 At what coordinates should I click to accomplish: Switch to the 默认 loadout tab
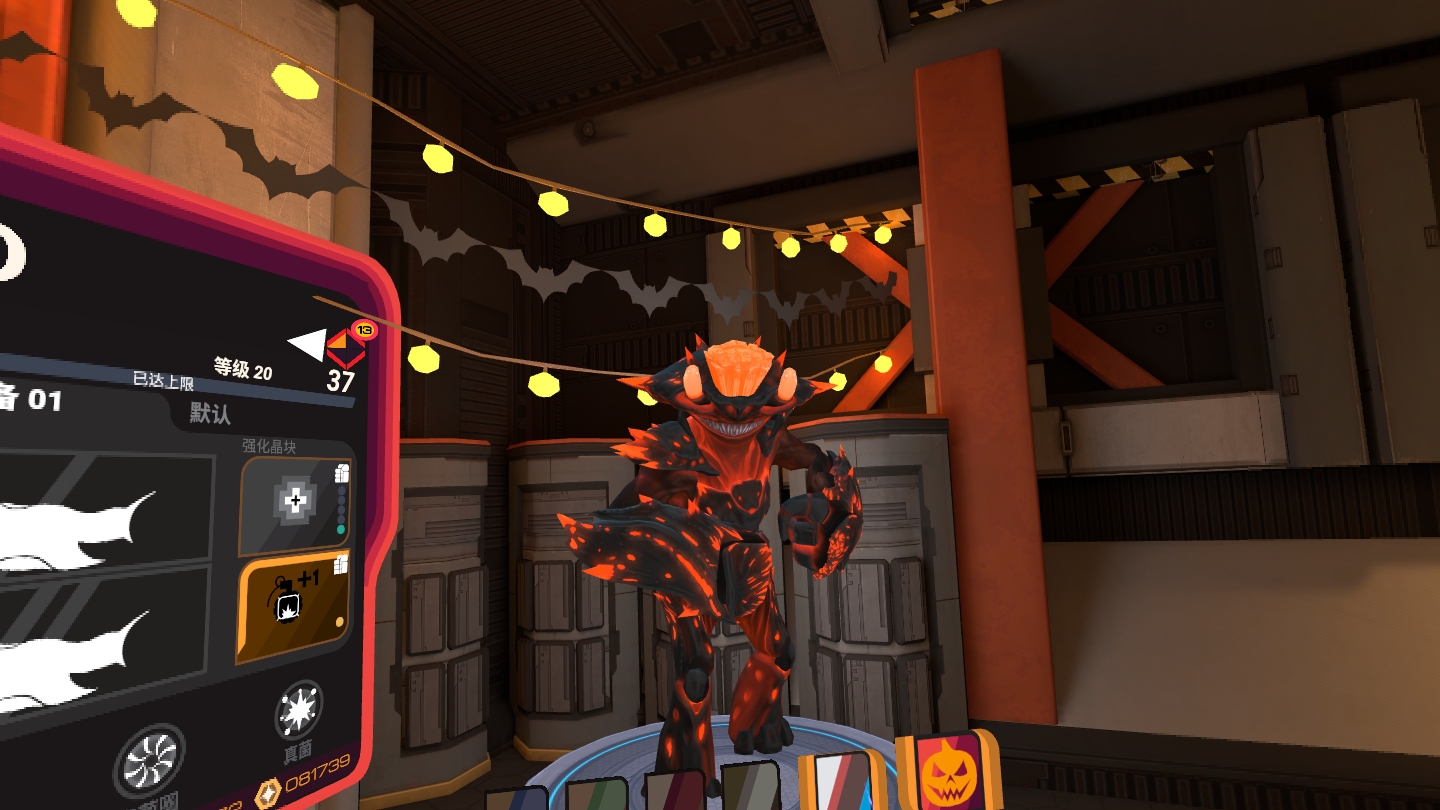(x=211, y=413)
